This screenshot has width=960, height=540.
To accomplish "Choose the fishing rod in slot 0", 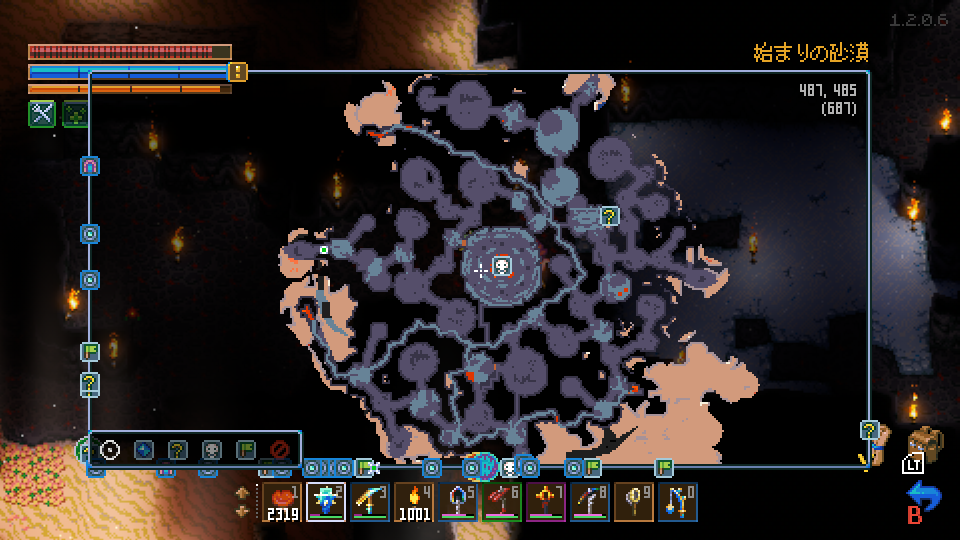I will 677,501.
